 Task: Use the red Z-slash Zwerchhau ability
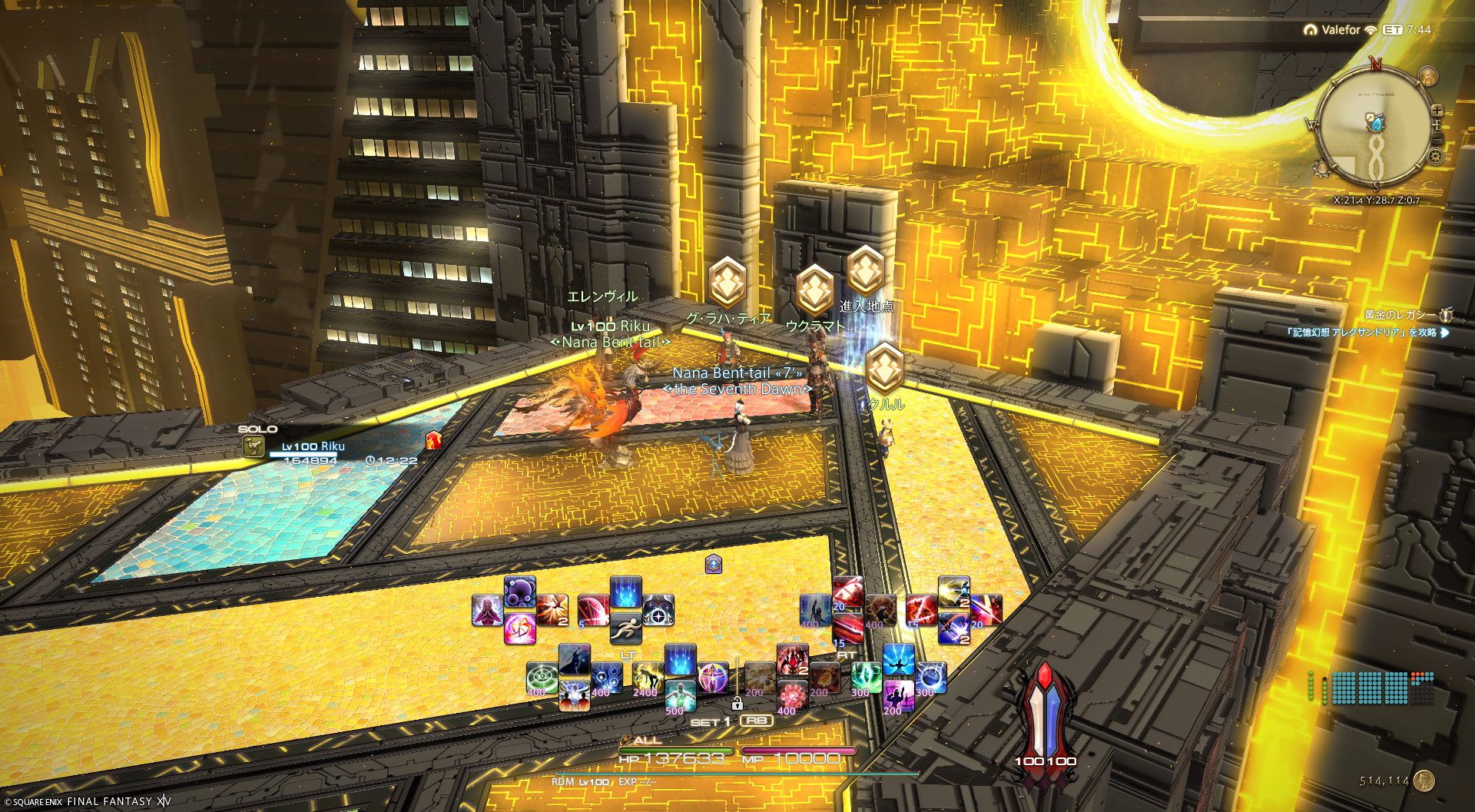[x=920, y=610]
